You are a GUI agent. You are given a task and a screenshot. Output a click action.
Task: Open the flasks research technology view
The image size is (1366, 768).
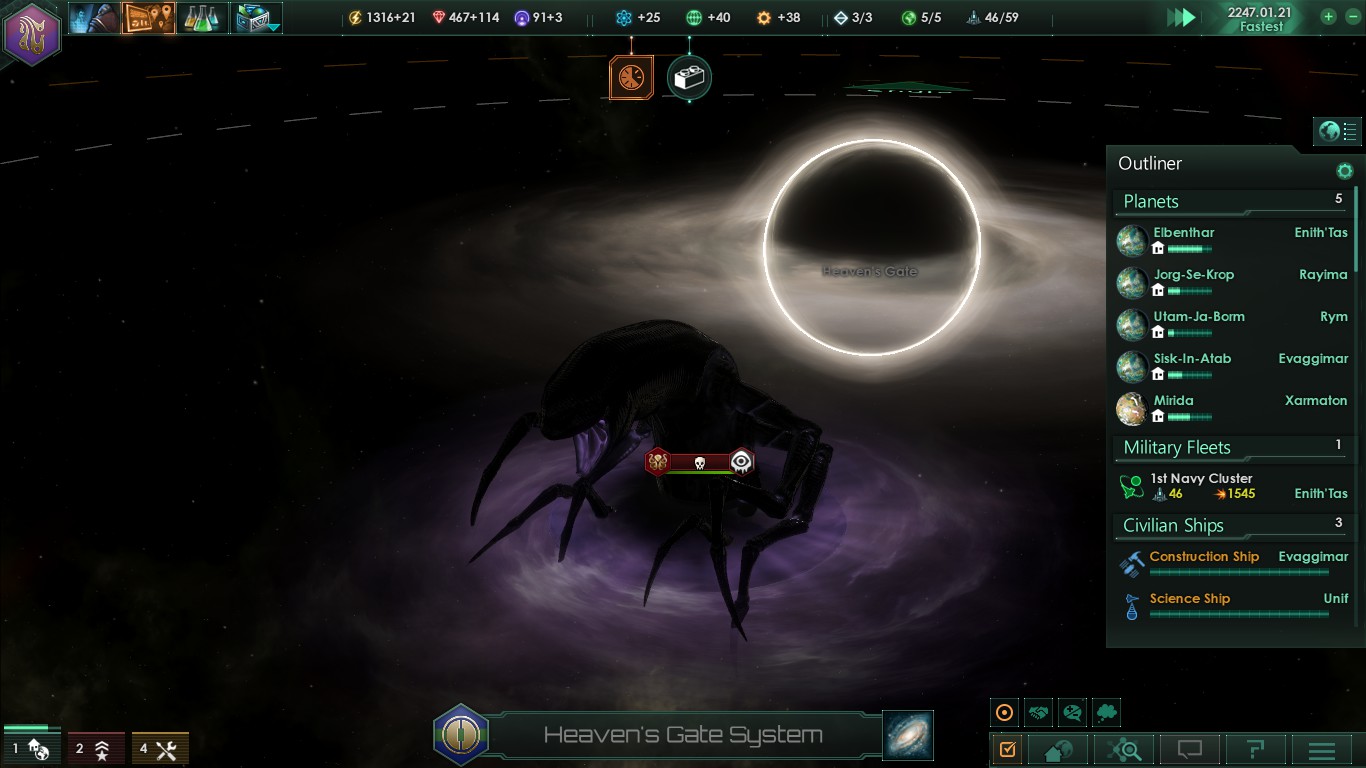tap(202, 17)
